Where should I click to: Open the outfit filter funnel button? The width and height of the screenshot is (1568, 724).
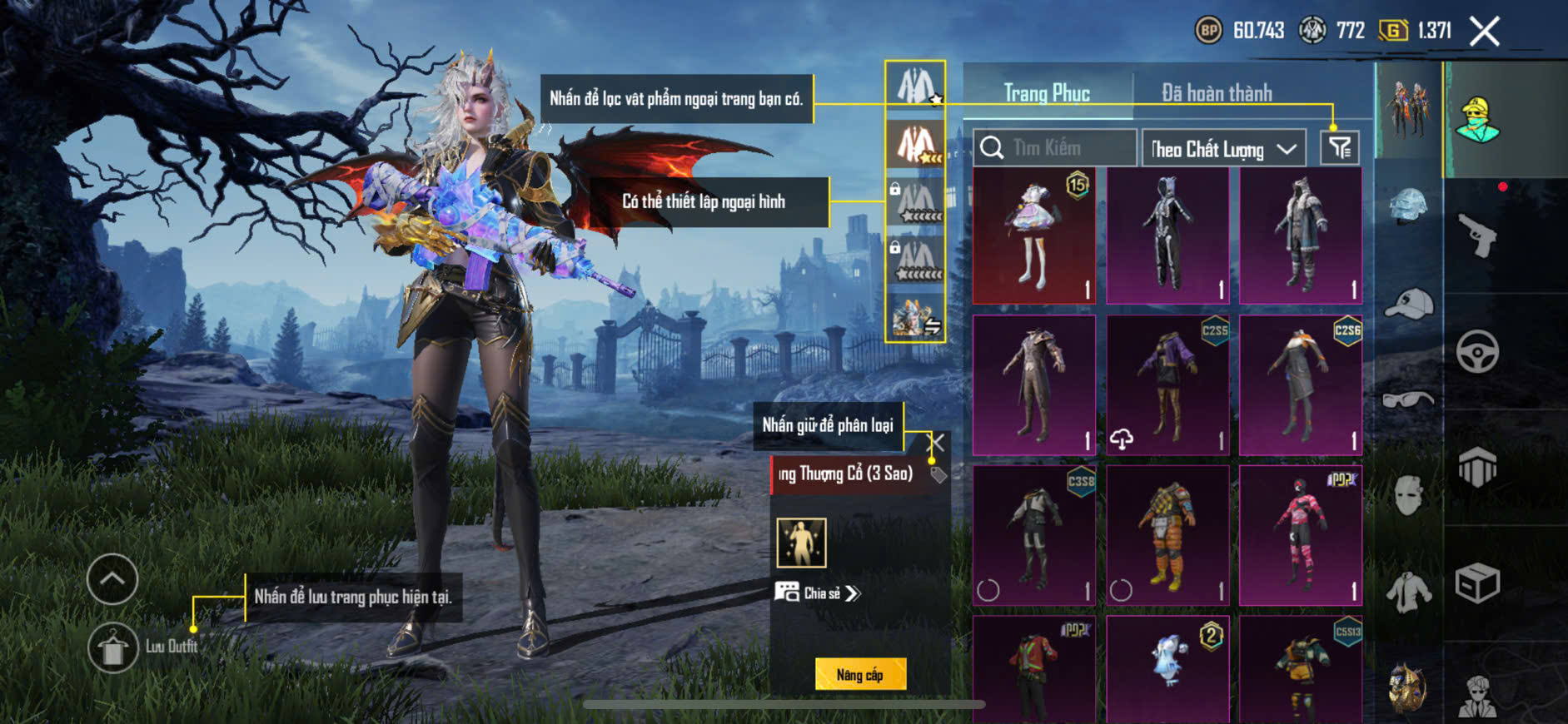click(1340, 148)
